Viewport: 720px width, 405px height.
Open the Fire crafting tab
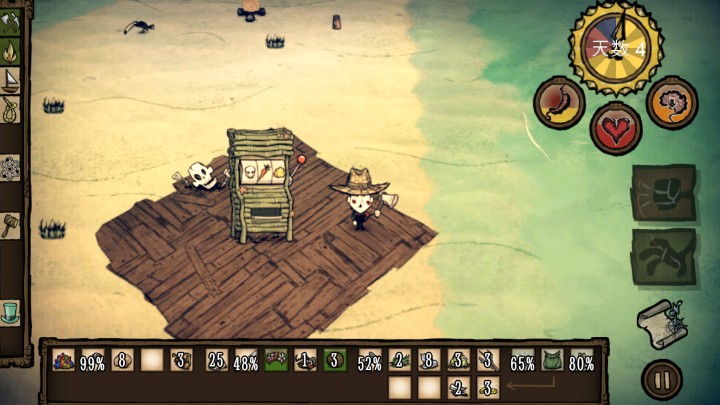pos(10,50)
